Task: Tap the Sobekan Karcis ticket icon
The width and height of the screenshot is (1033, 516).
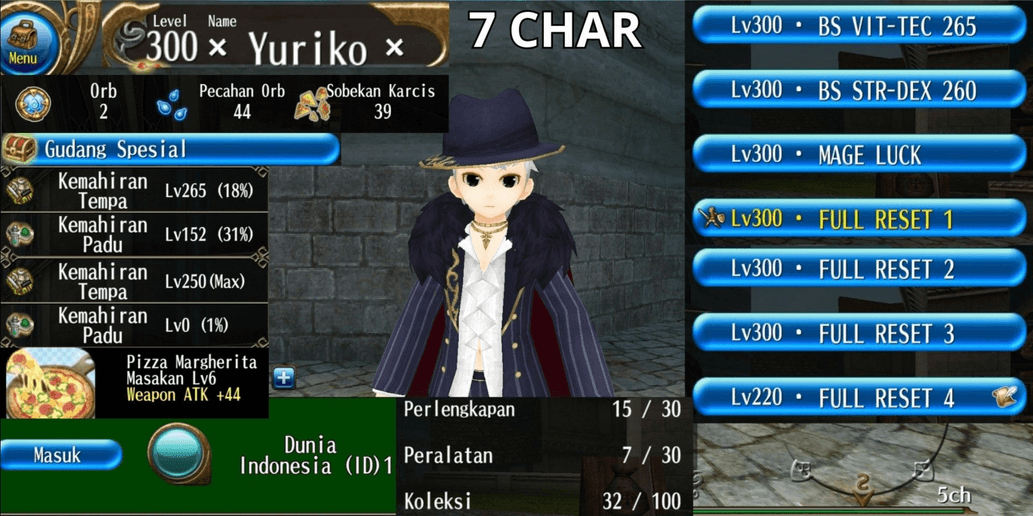Action: click(311, 103)
